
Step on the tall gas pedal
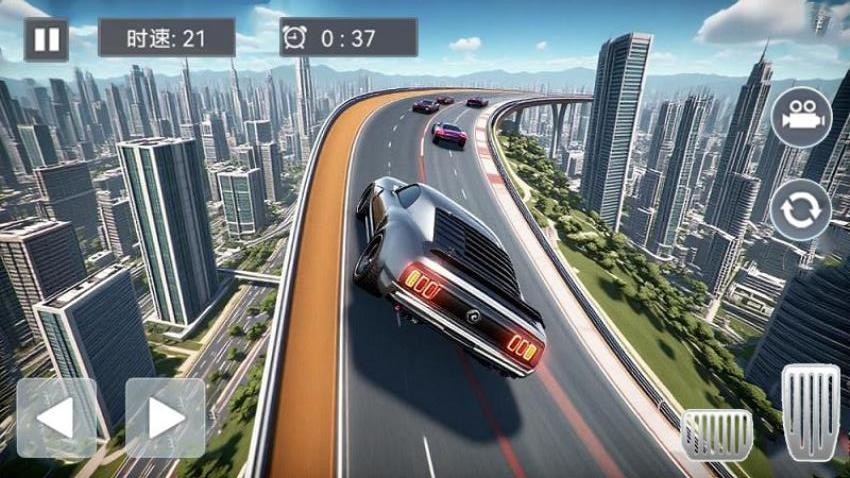pos(810,412)
